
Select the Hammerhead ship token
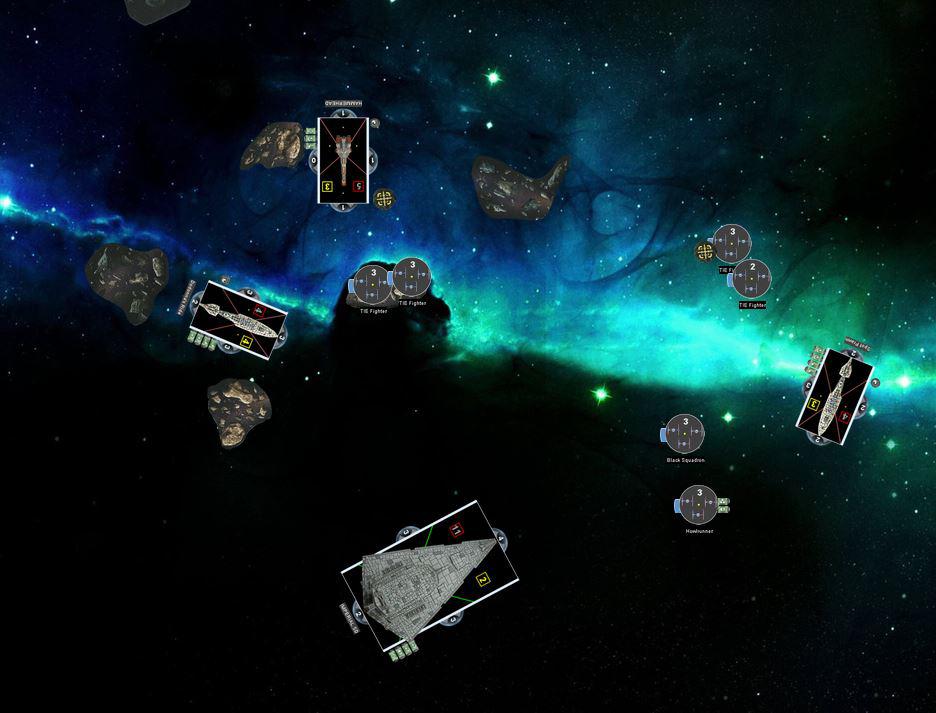tap(343, 160)
